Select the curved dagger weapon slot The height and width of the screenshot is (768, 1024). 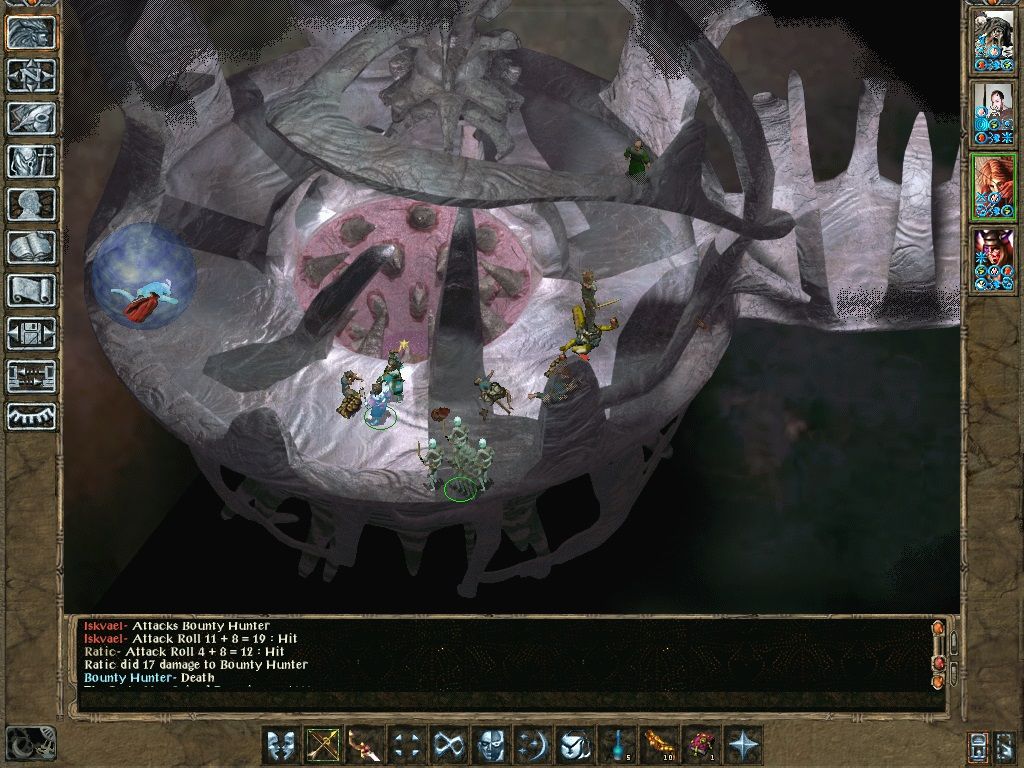point(364,745)
